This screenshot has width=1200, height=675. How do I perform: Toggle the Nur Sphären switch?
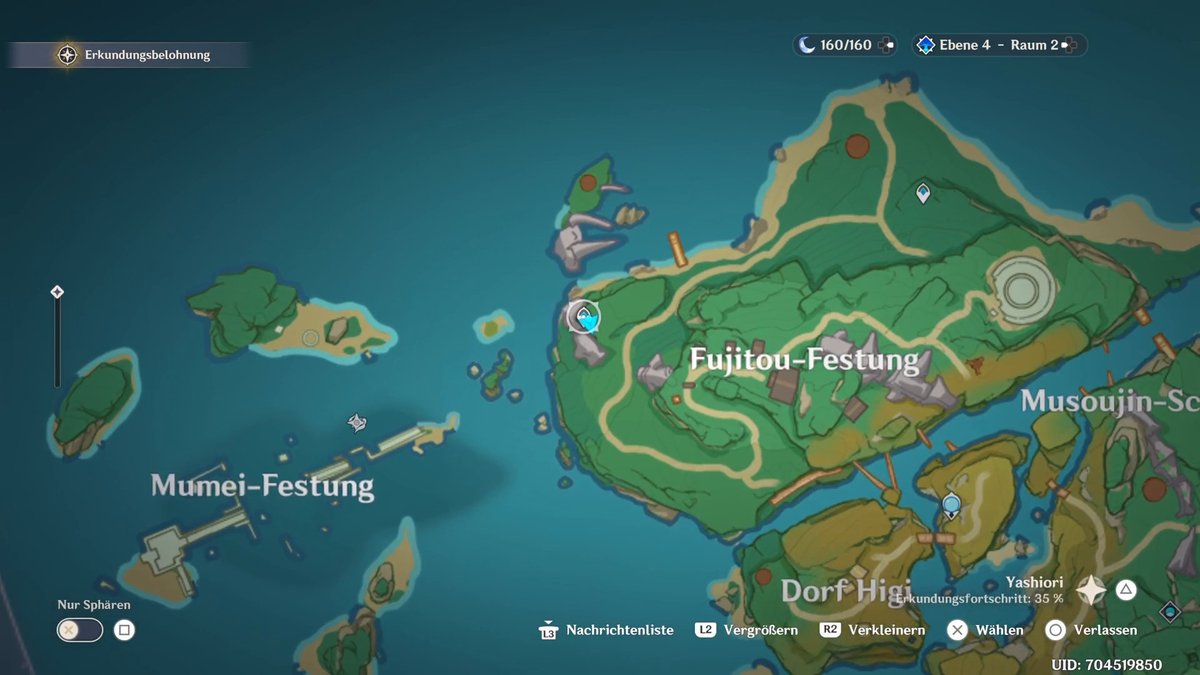[x=80, y=630]
